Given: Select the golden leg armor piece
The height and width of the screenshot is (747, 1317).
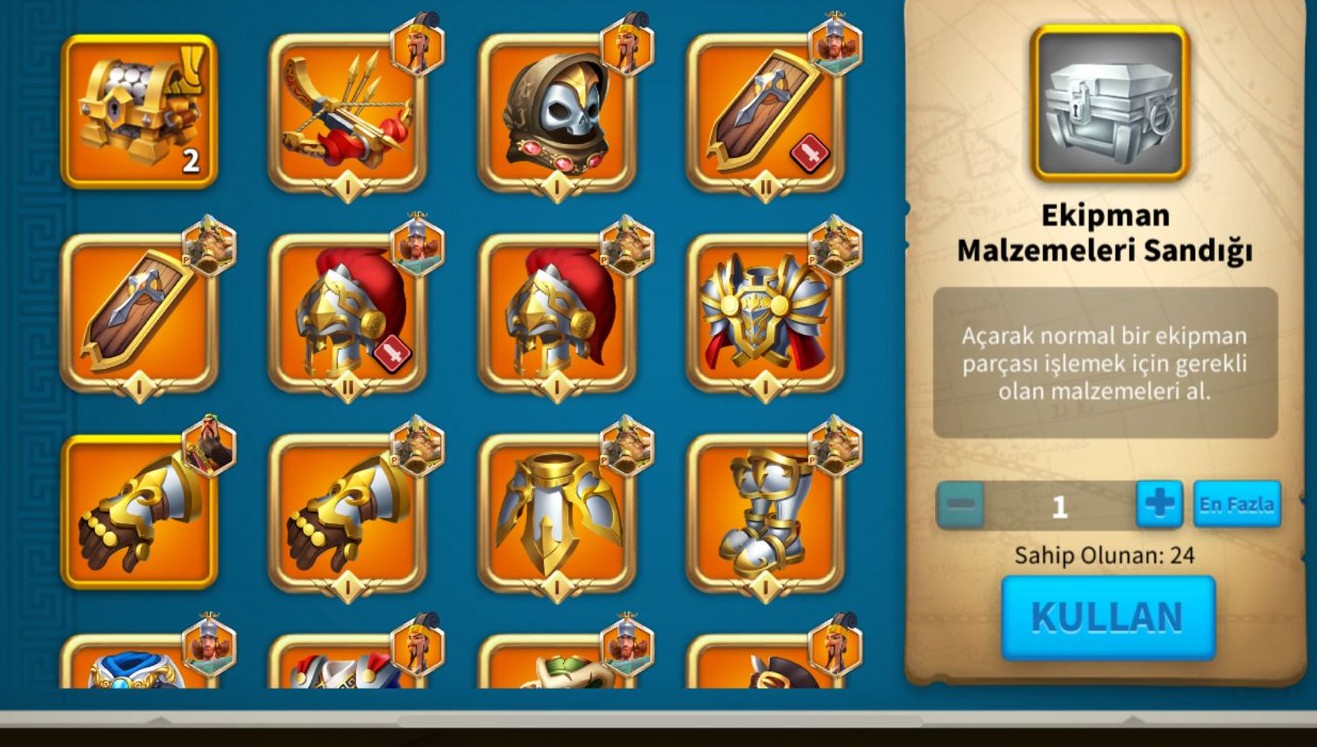Looking at the screenshot, I should coord(556,512).
